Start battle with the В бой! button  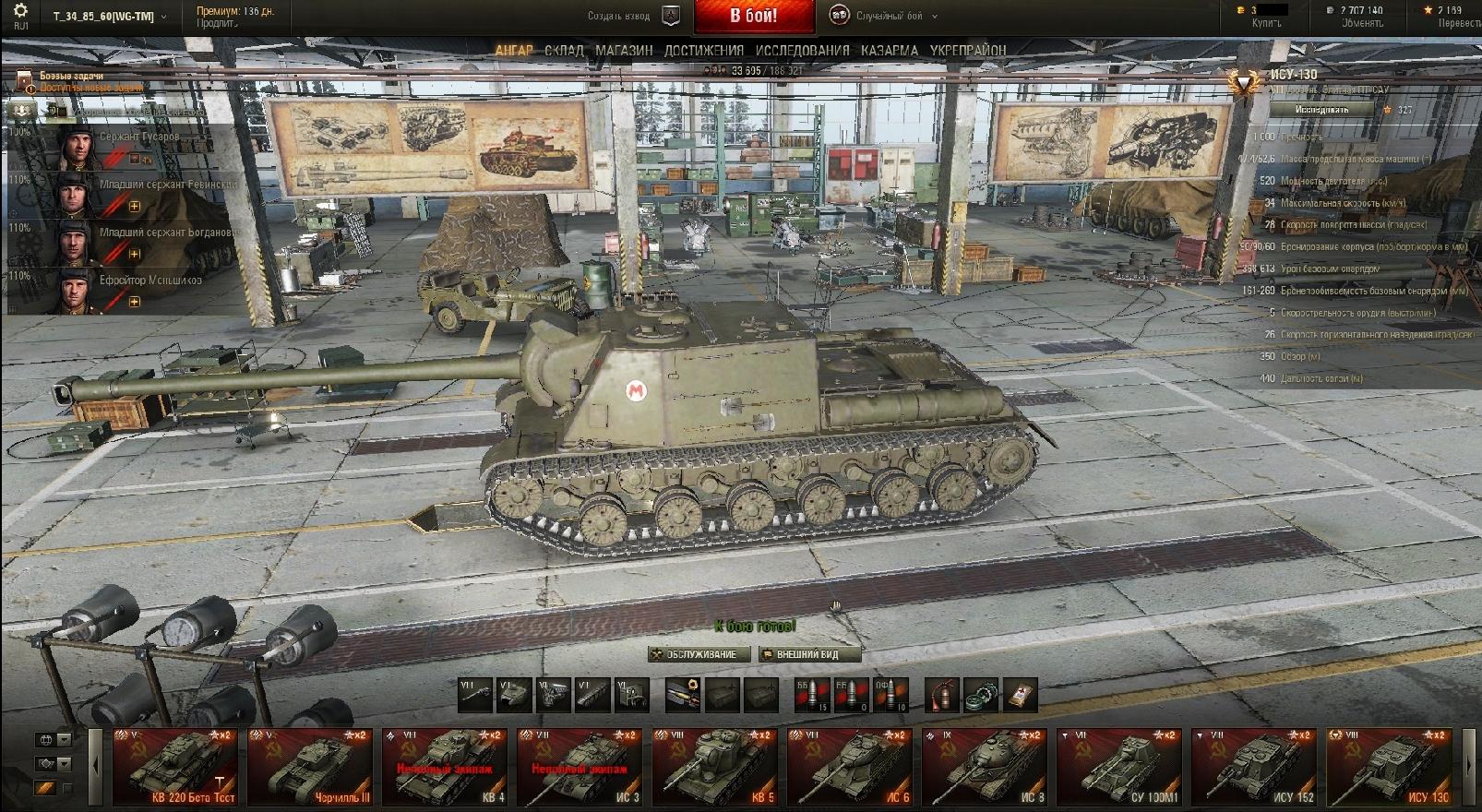[x=754, y=16]
